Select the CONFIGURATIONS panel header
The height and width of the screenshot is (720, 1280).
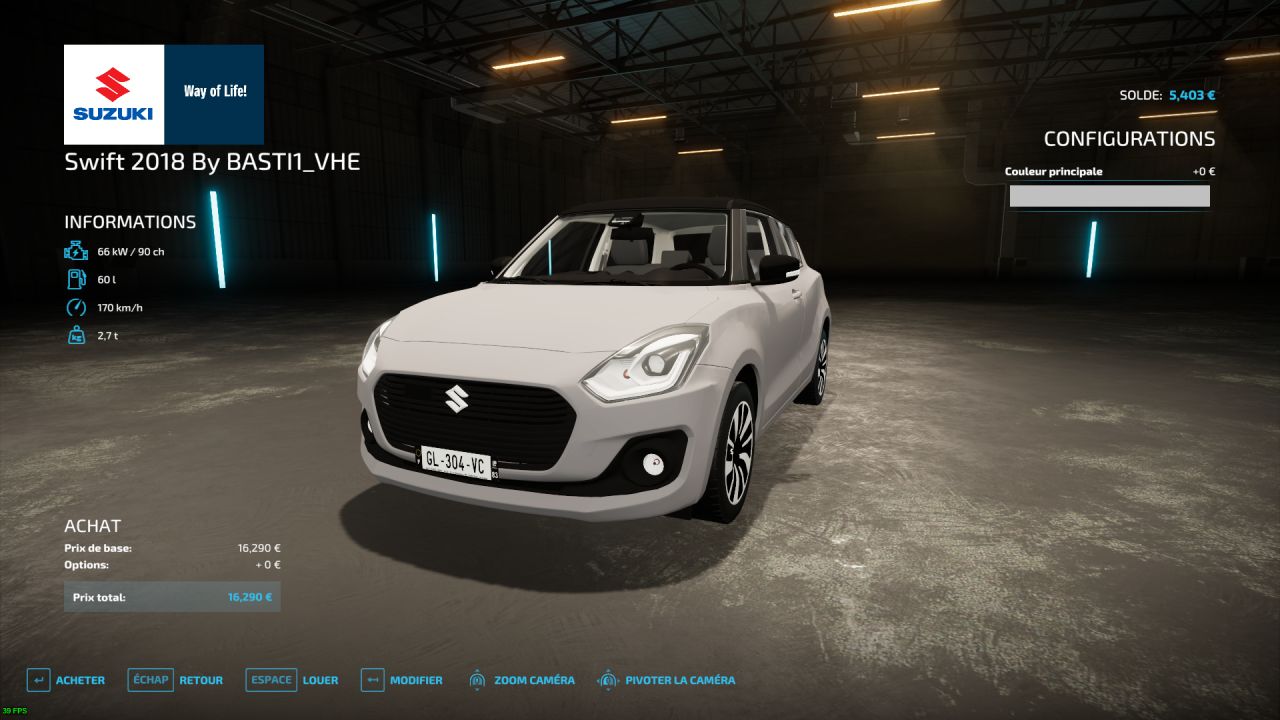click(x=1130, y=139)
